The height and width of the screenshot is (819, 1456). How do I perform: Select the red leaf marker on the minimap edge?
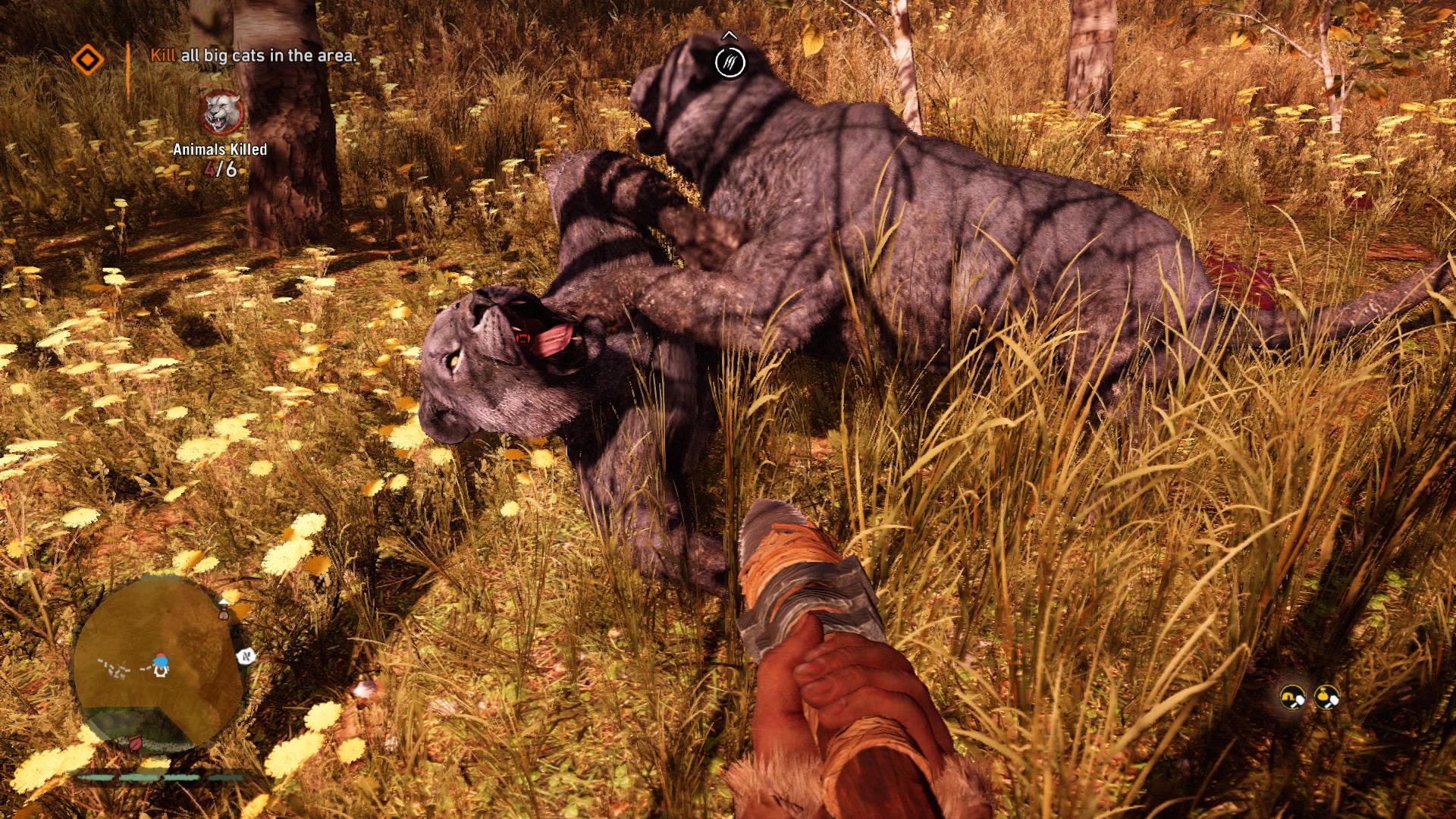pos(136,742)
